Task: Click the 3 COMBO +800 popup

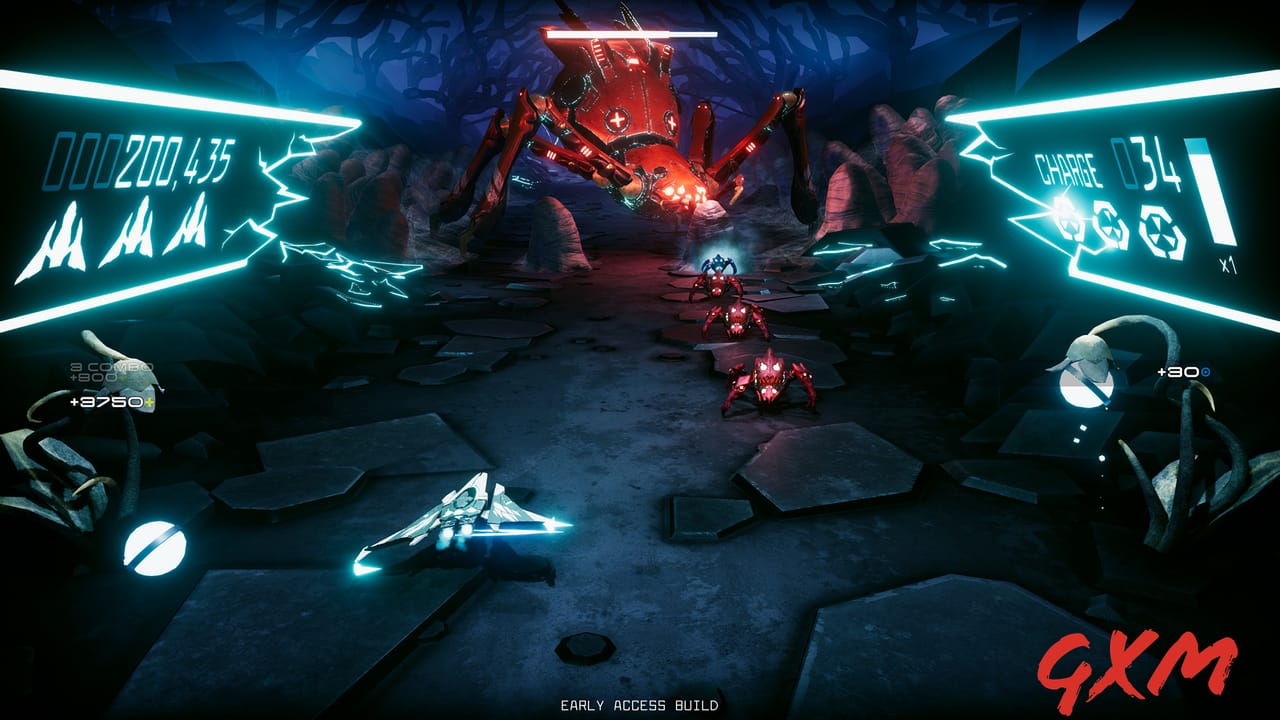Action: point(103,372)
